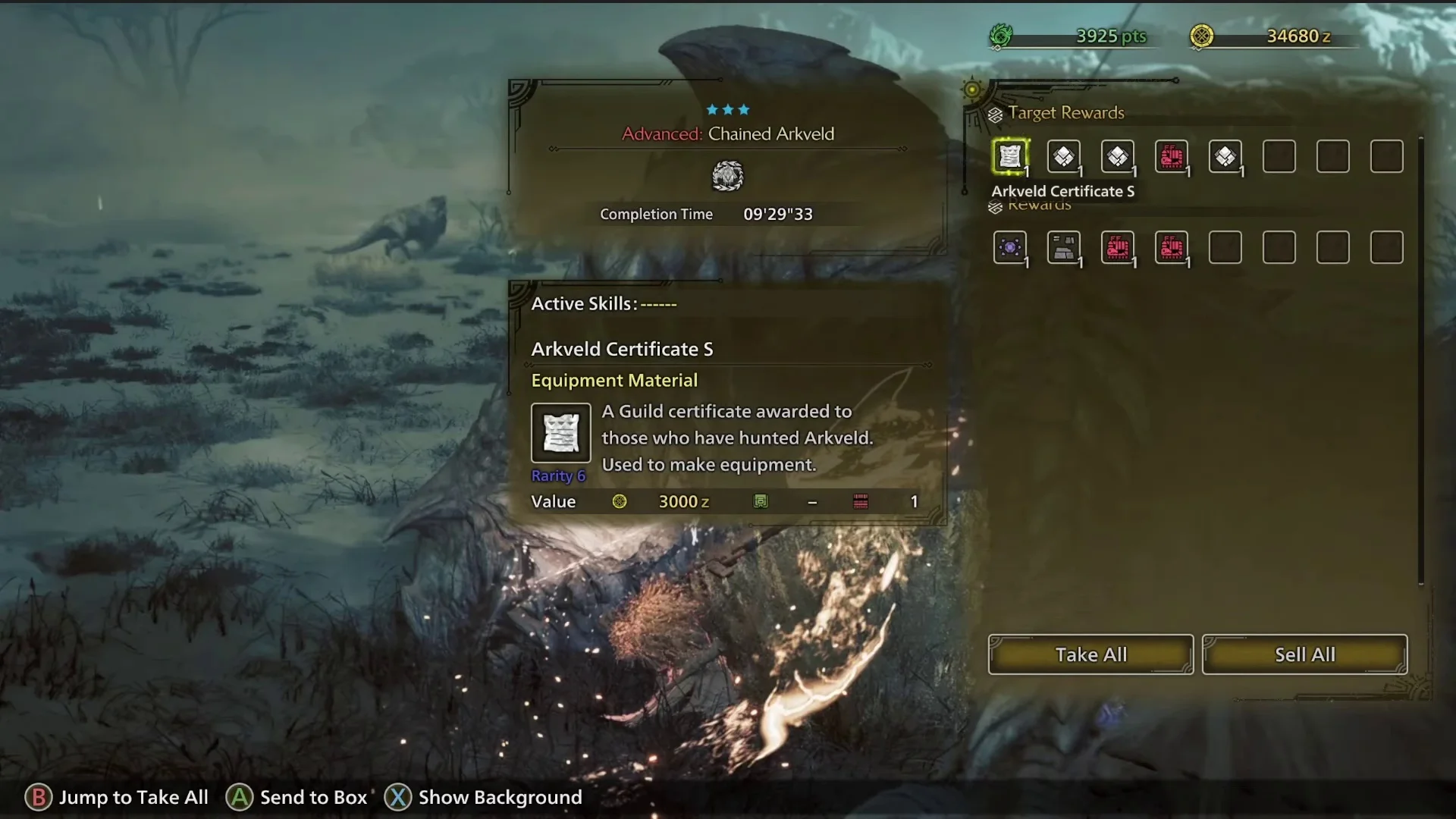
Task: Select the Arkveld Certificate S reward icon
Action: point(1011,157)
